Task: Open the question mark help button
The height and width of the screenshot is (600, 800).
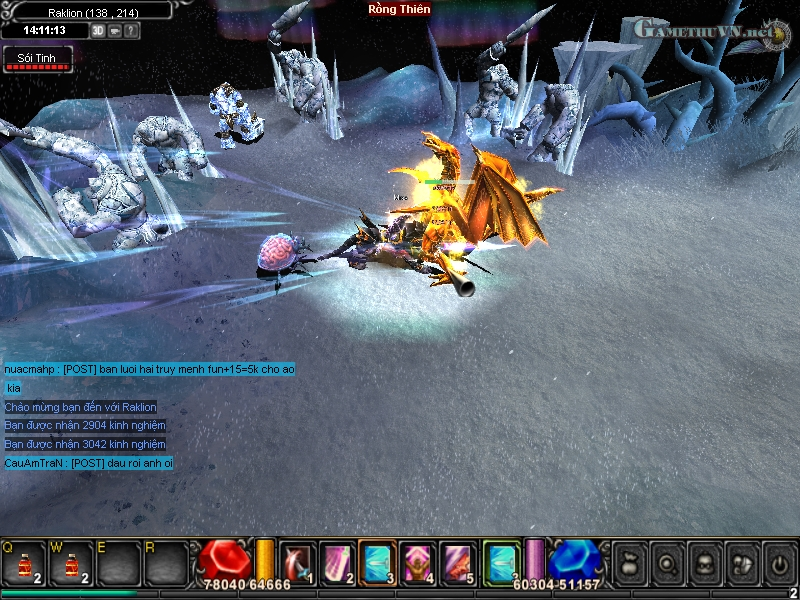Action: 132,31
